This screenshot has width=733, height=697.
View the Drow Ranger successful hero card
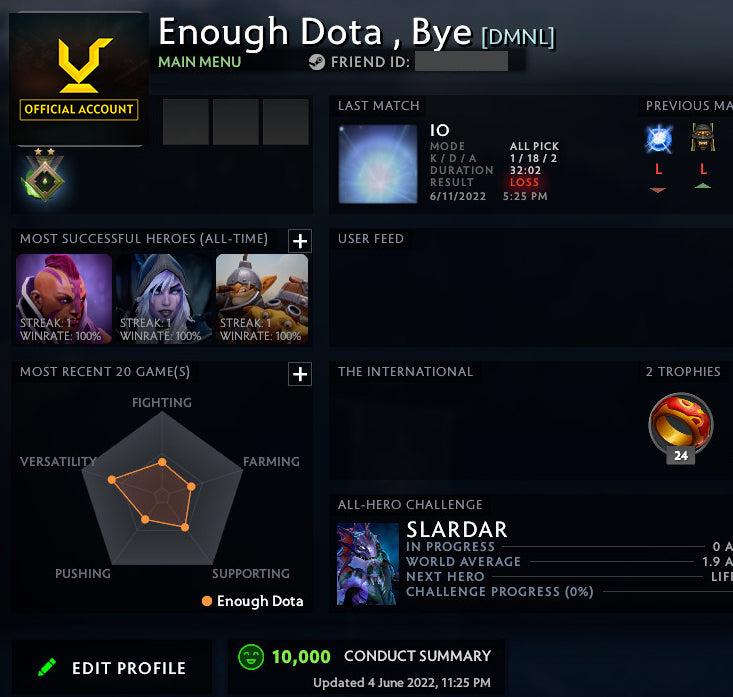(164, 299)
